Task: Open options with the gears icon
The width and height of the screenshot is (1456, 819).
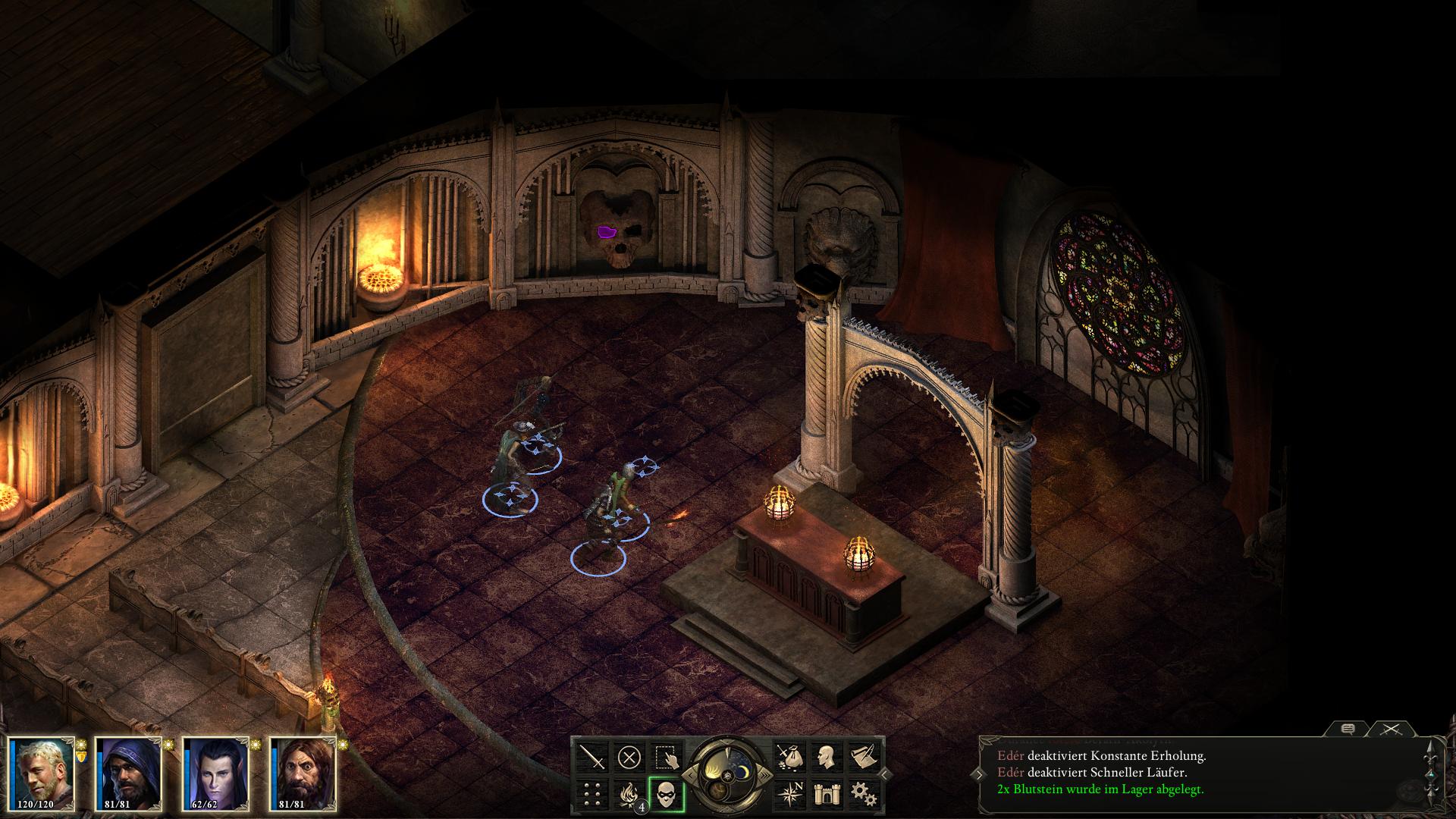Action: point(863,794)
